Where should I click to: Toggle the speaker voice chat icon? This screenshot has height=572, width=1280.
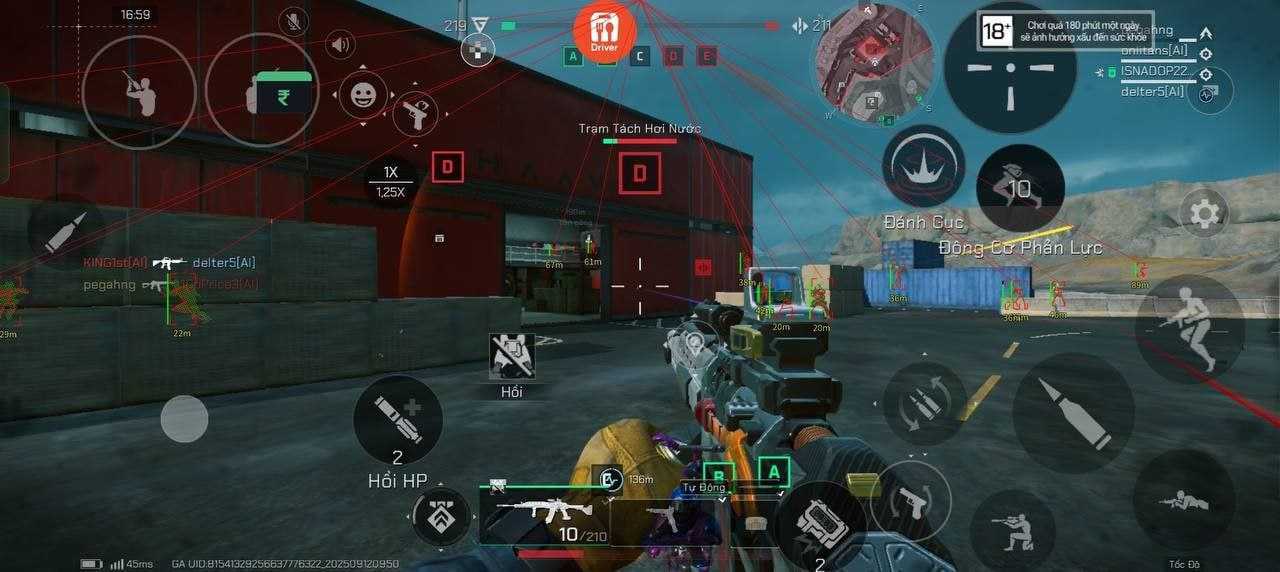click(341, 45)
